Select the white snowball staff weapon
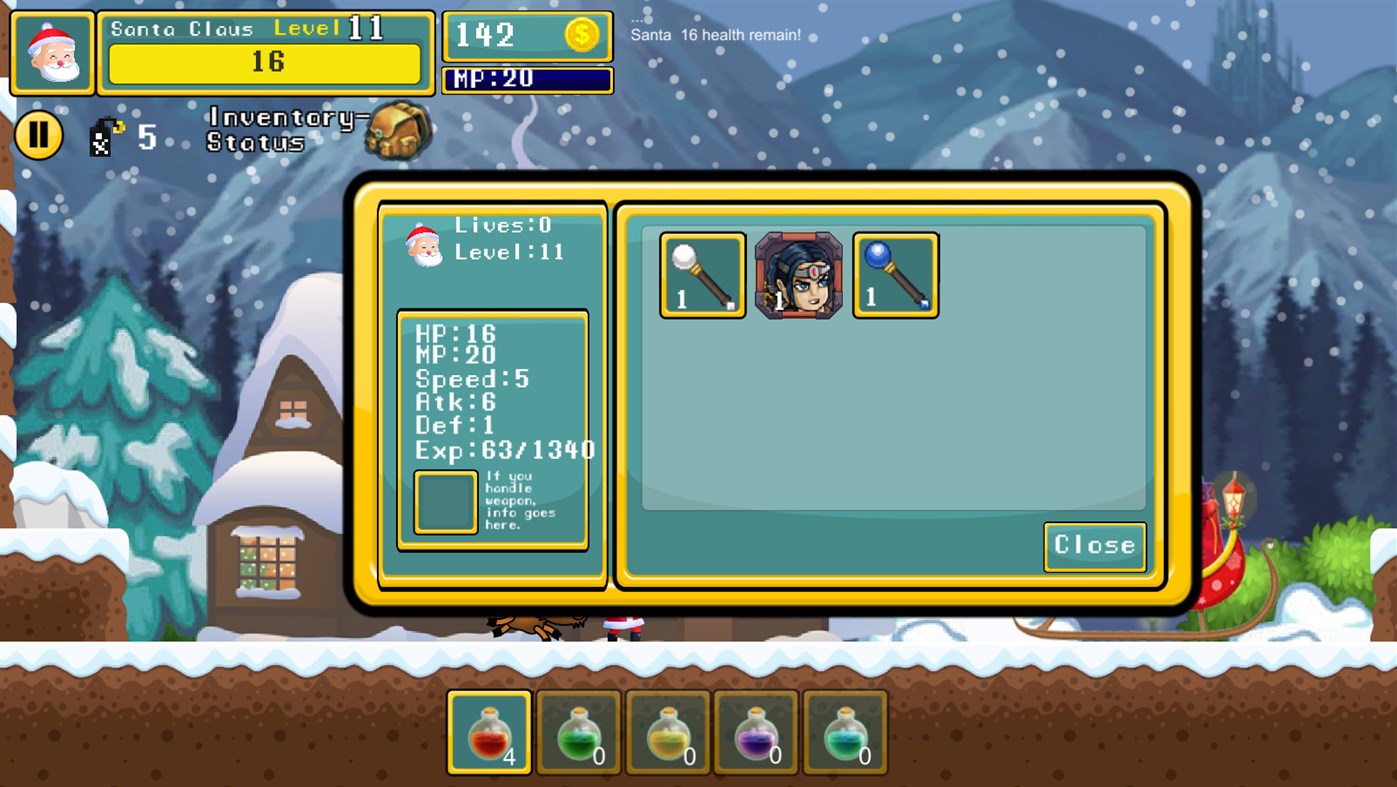The image size is (1397, 787). click(x=701, y=274)
